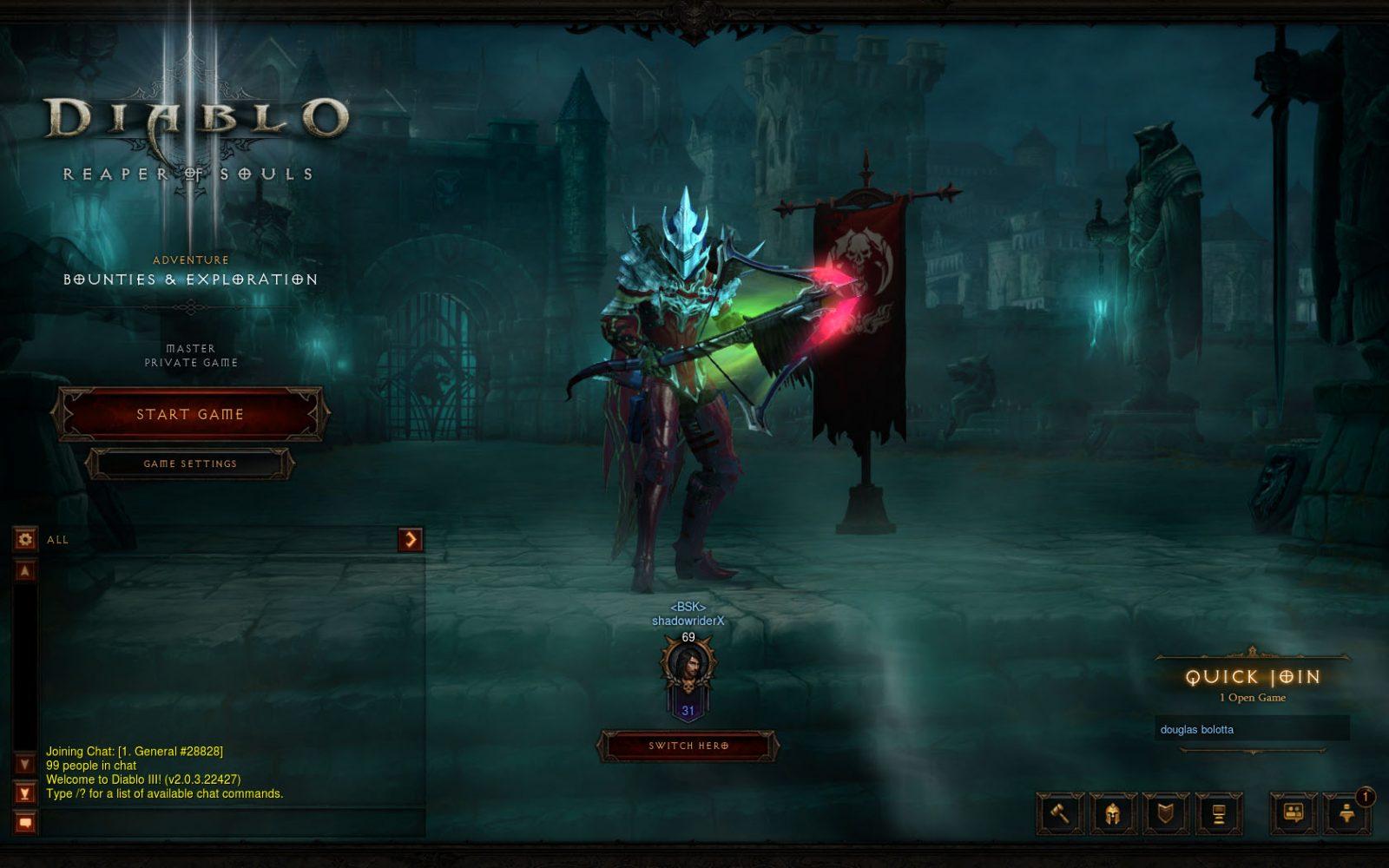Open chat options gear icon

click(25, 539)
